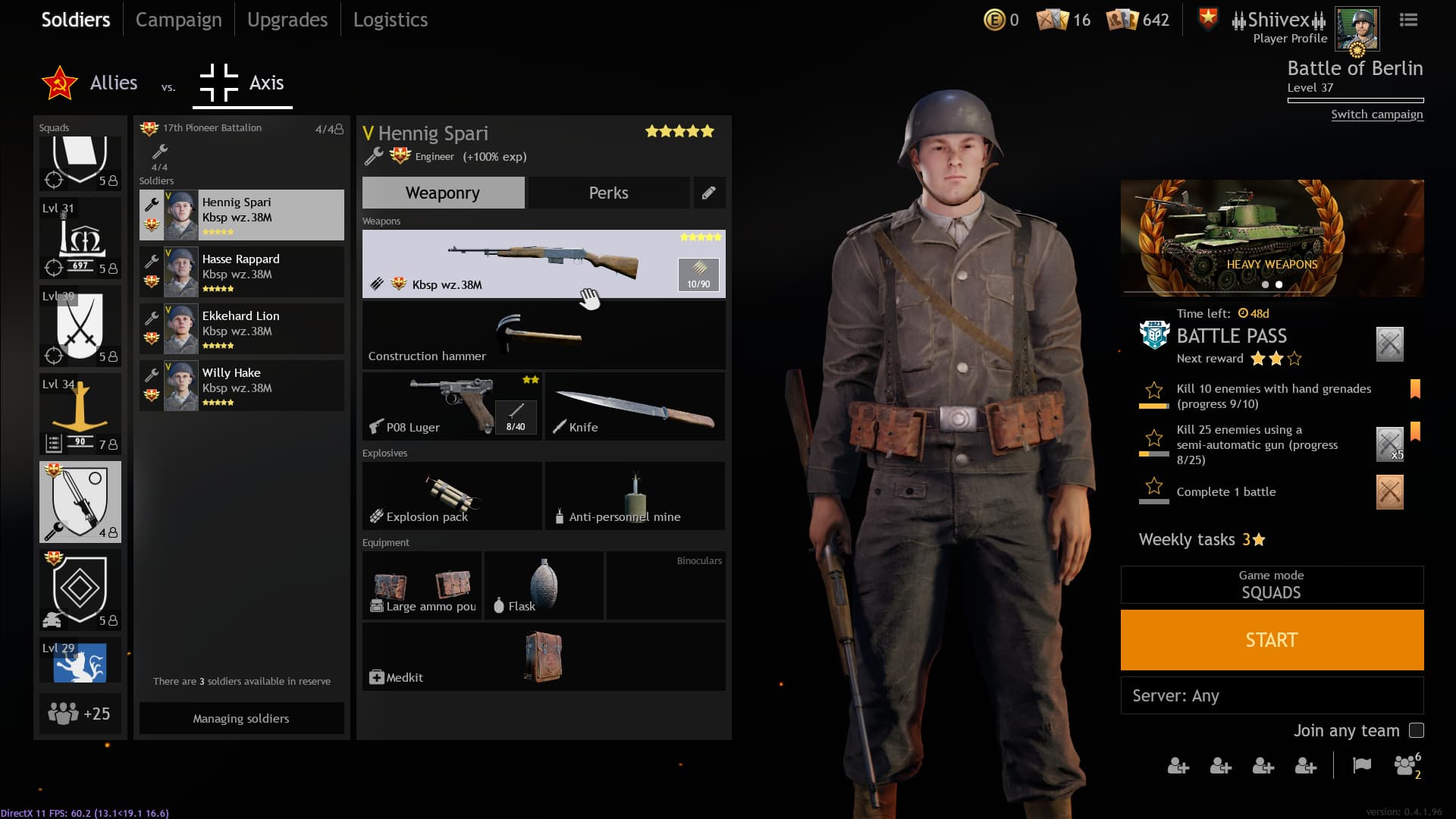The image size is (1456, 819).
Task: Click the Switch campaign link
Action: (x=1377, y=115)
